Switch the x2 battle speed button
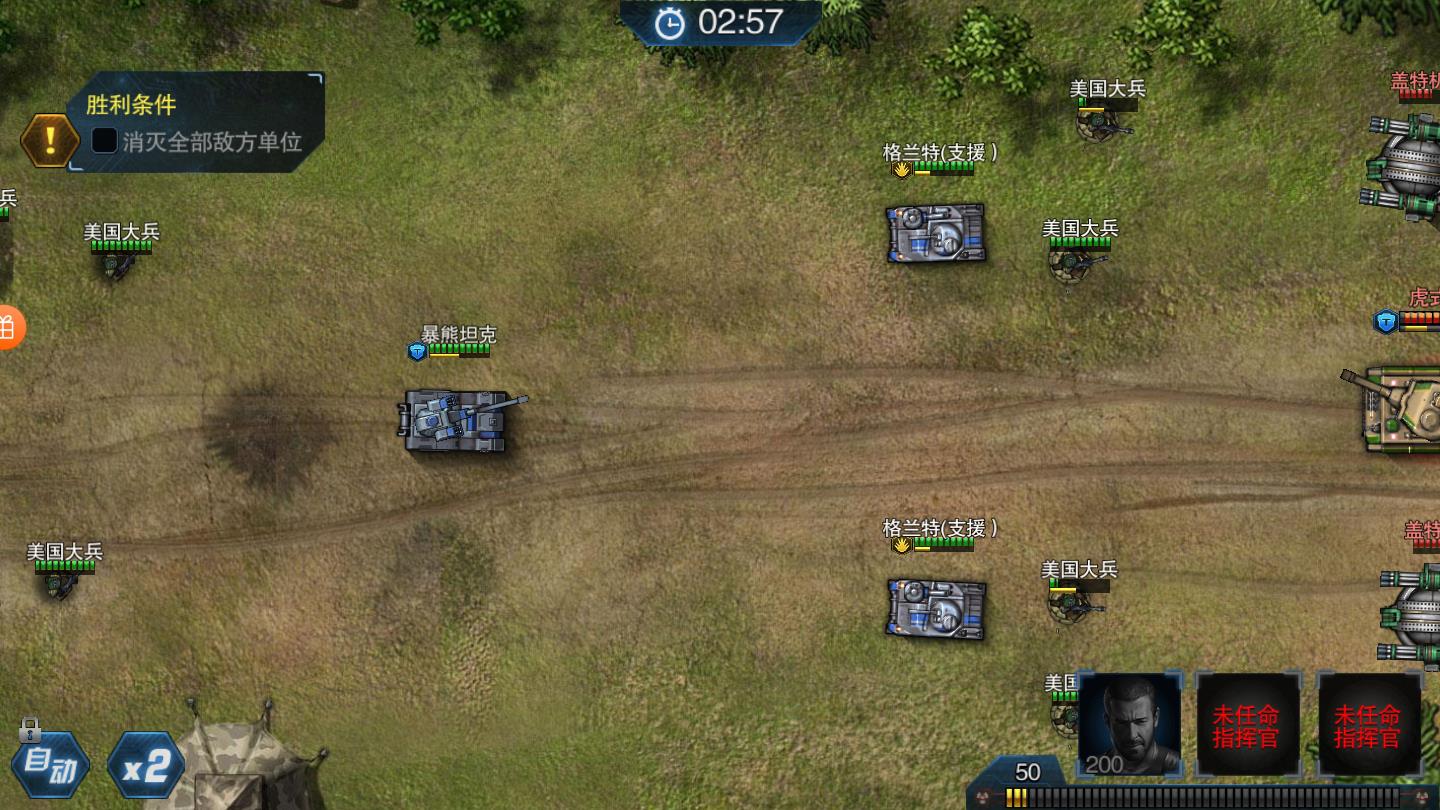 [x=146, y=766]
